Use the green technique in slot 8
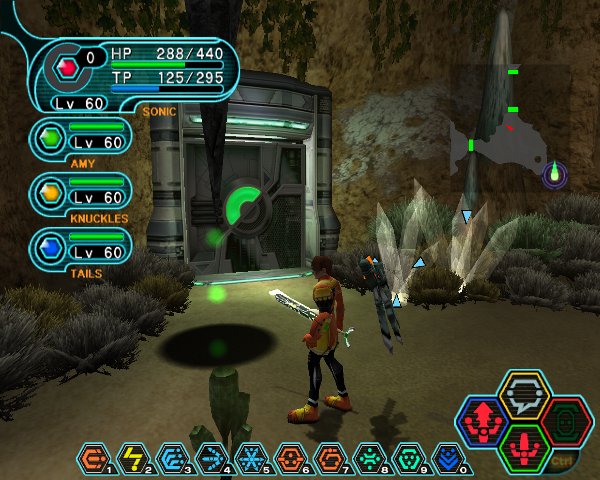The image size is (600, 480). [x=367, y=459]
